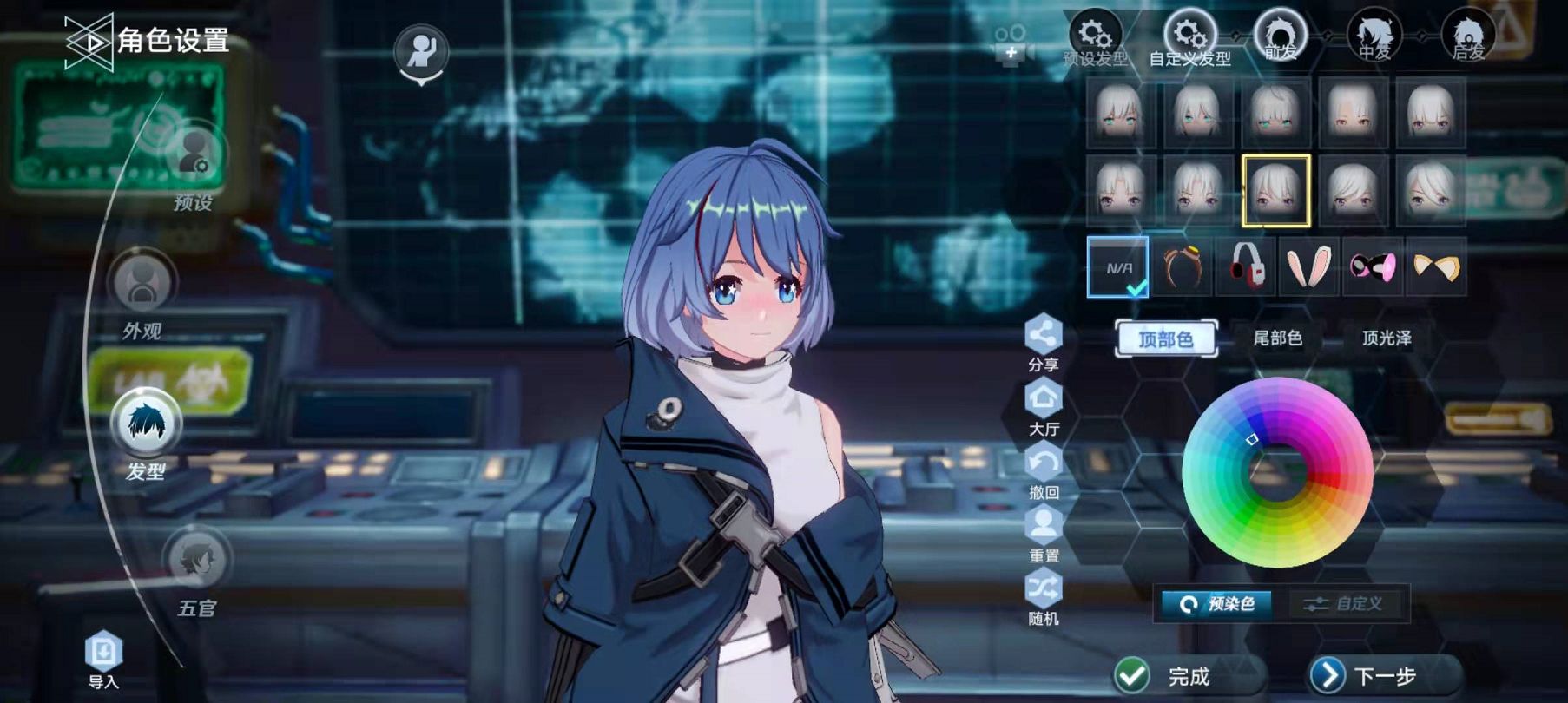The height and width of the screenshot is (703, 1568).
Task: Confirm with the 完成 finish button
Action: tap(1168, 675)
